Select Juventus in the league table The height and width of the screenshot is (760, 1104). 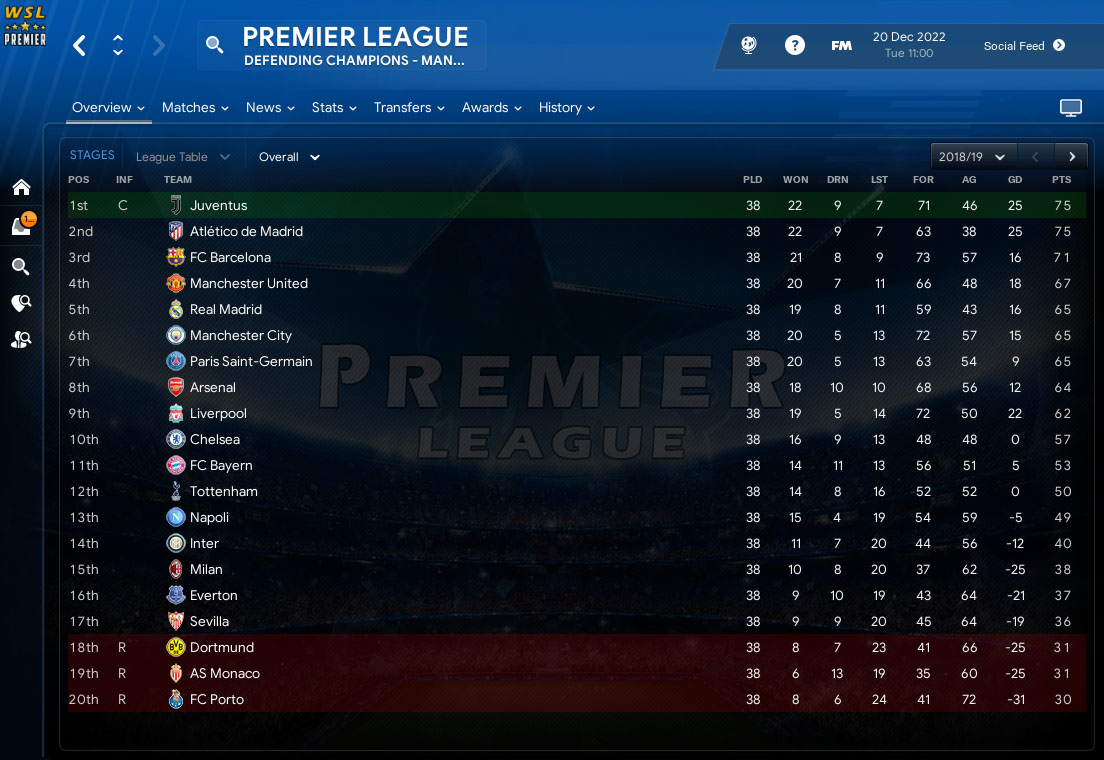pyautogui.click(x=218, y=205)
